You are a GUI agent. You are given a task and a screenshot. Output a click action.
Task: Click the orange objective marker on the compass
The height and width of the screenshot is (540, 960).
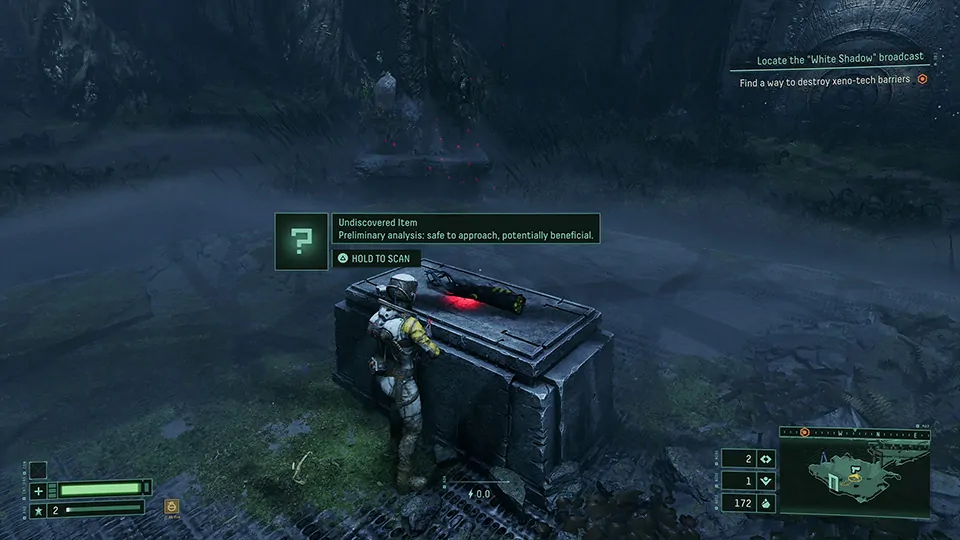(x=803, y=432)
